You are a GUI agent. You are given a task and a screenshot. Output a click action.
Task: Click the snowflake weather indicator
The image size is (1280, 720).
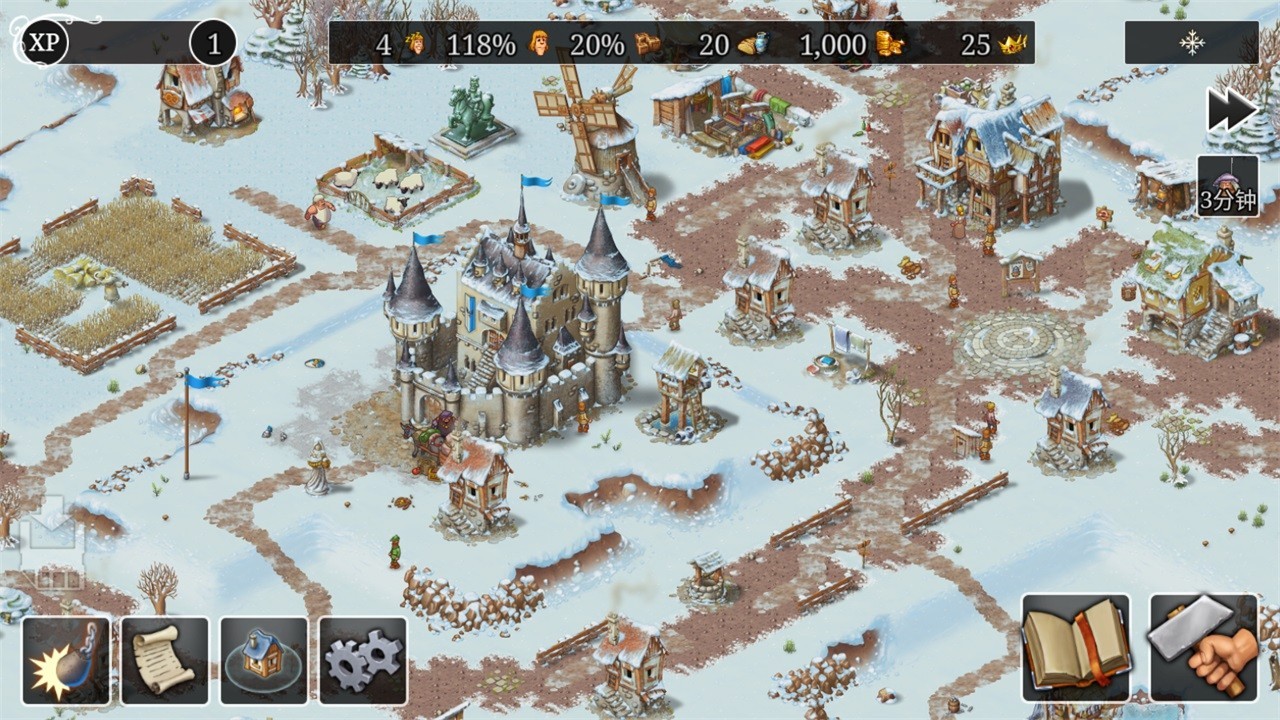point(1192,43)
